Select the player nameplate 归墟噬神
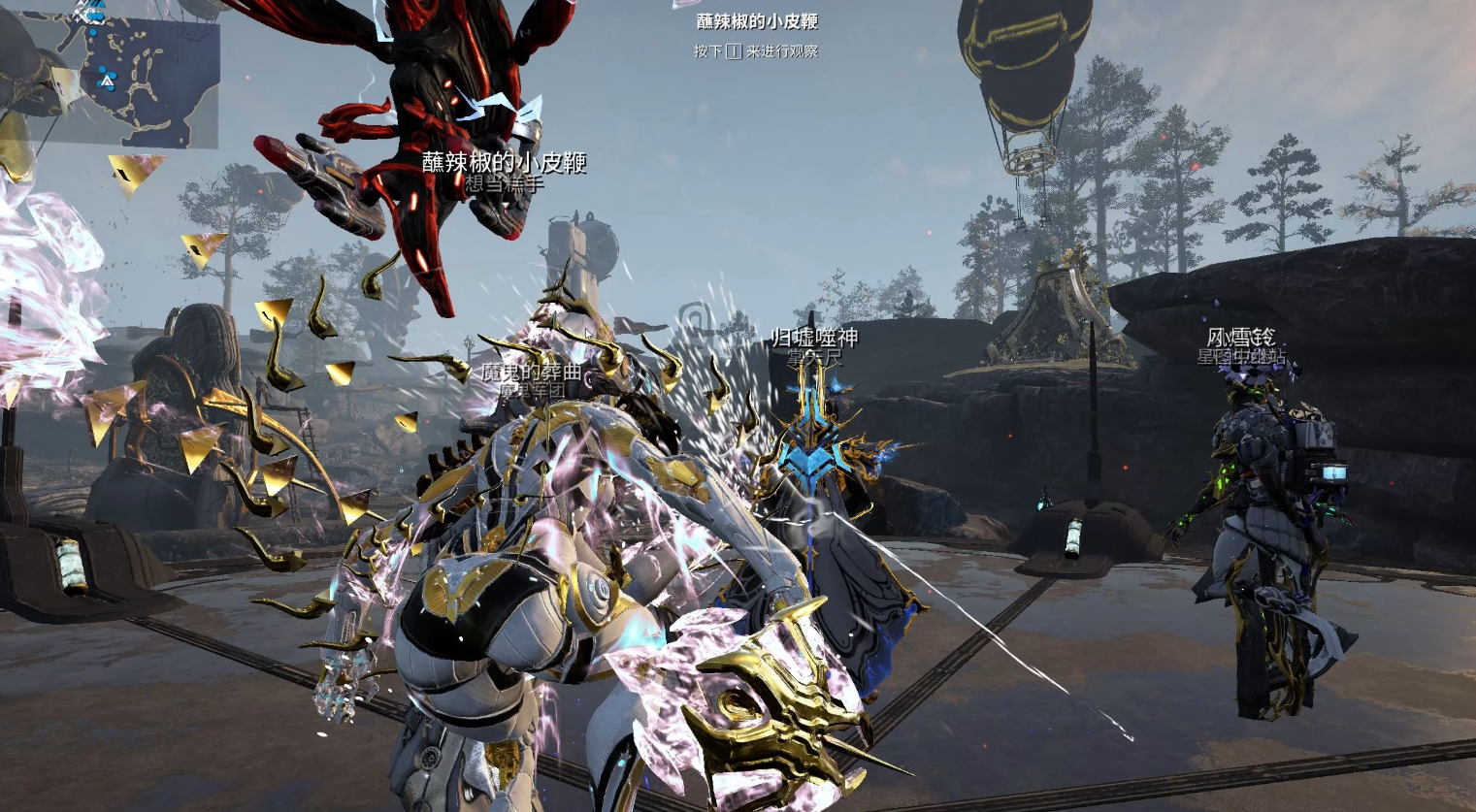The image size is (1476, 812). pyautogui.click(x=814, y=338)
